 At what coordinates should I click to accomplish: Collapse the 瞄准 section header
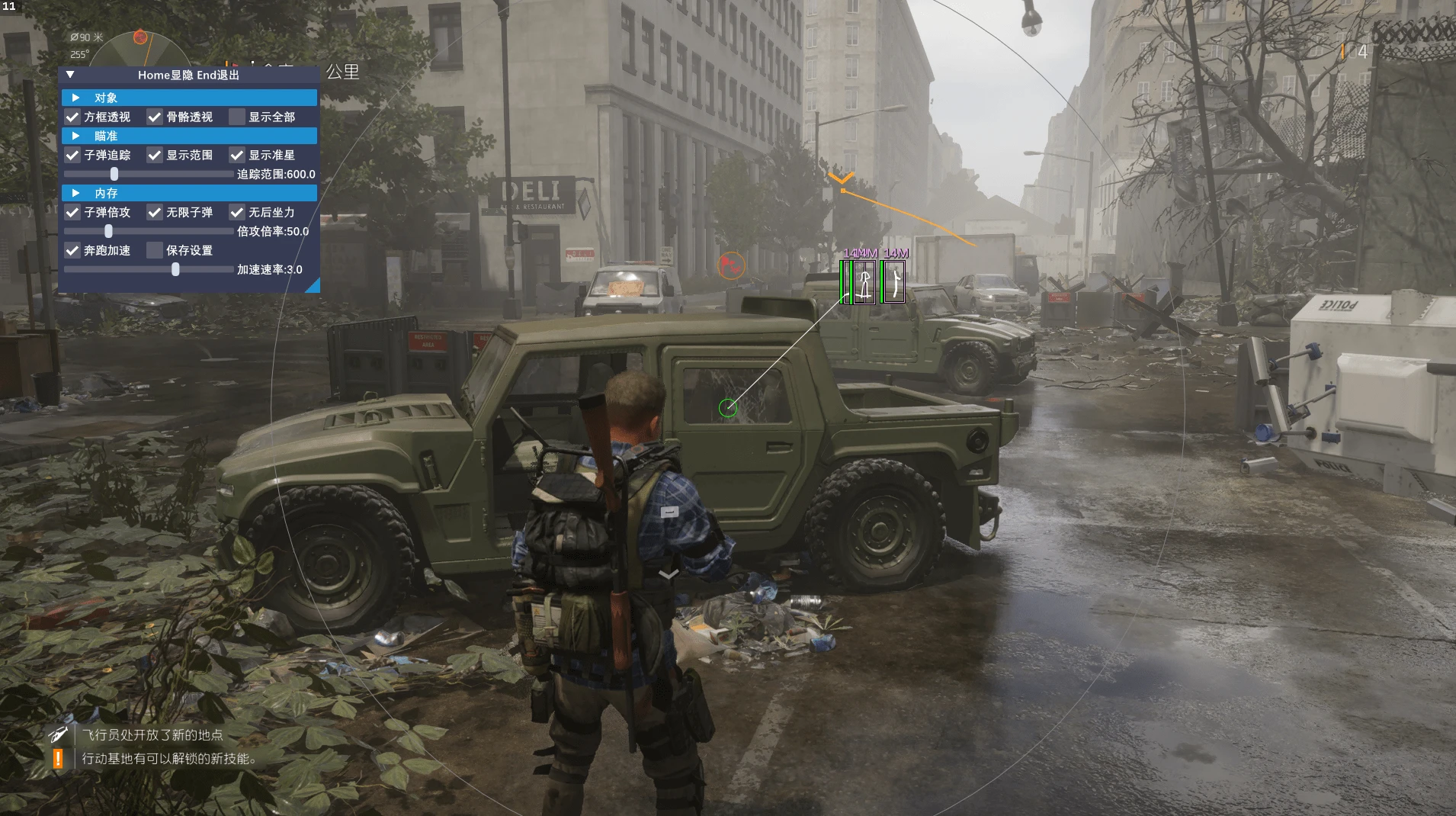(75, 136)
